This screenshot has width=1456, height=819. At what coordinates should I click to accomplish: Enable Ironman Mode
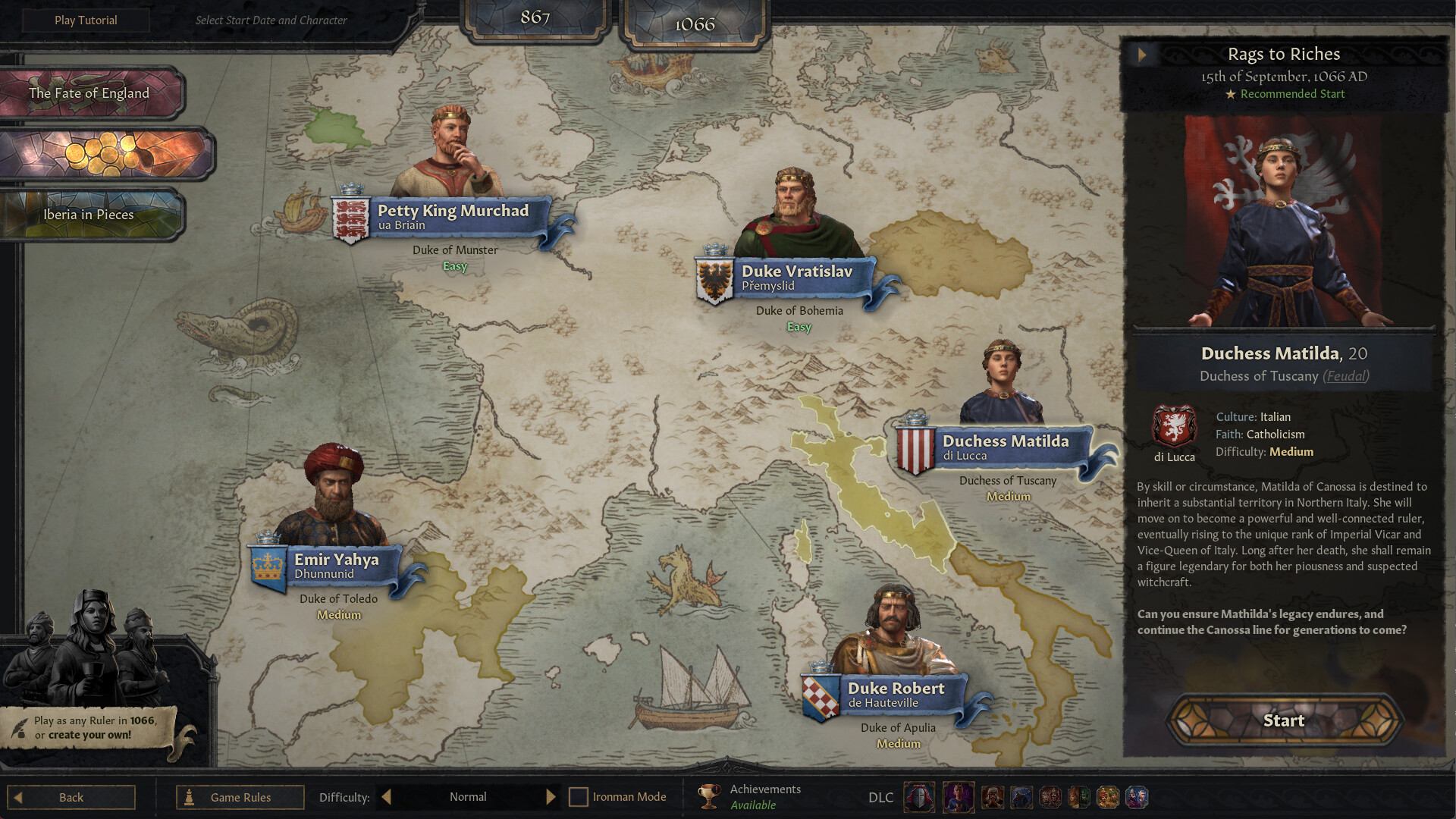[x=579, y=796]
